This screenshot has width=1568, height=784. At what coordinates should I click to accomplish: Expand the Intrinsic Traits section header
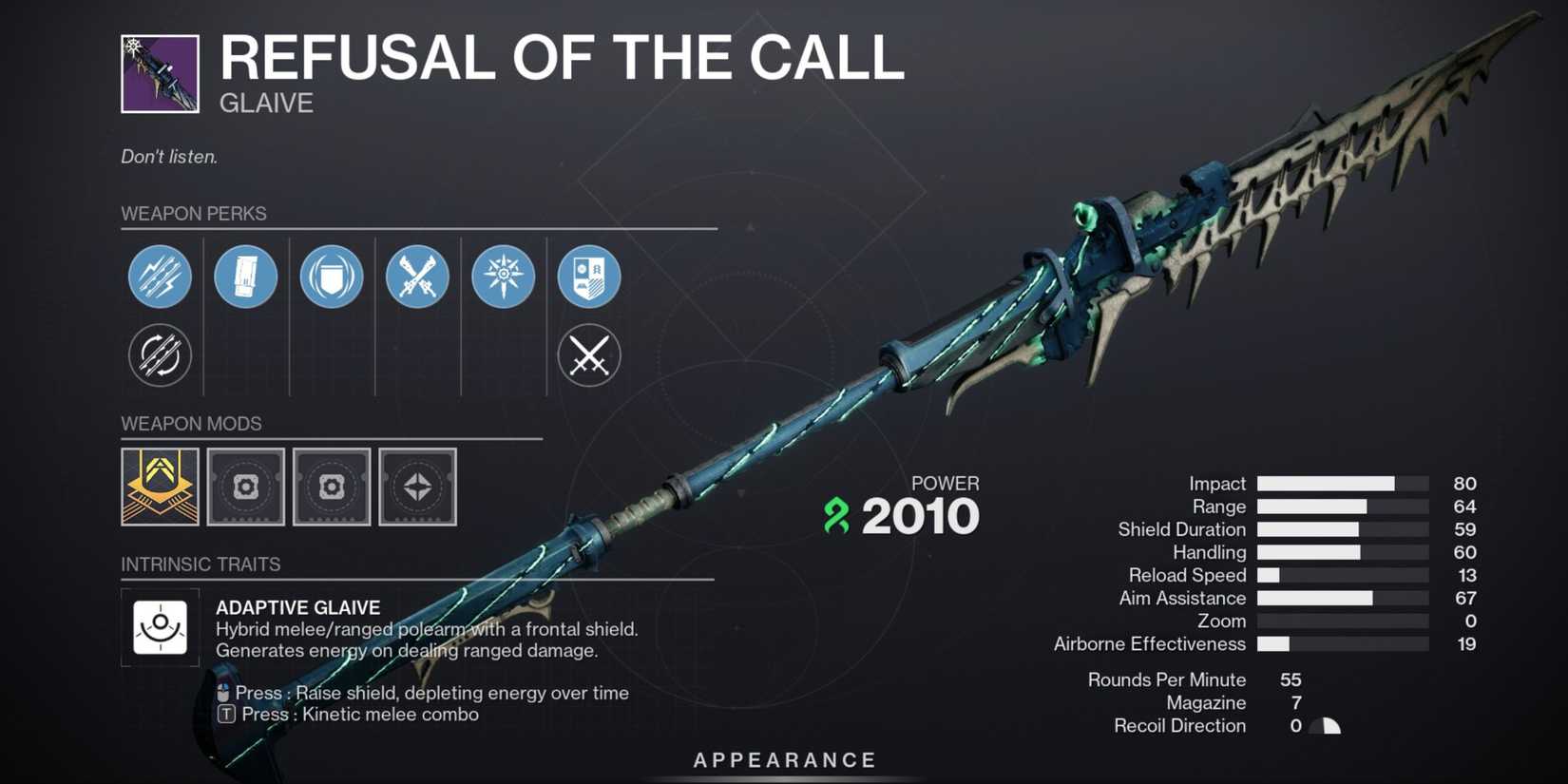pyautogui.click(x=201, y=564)
